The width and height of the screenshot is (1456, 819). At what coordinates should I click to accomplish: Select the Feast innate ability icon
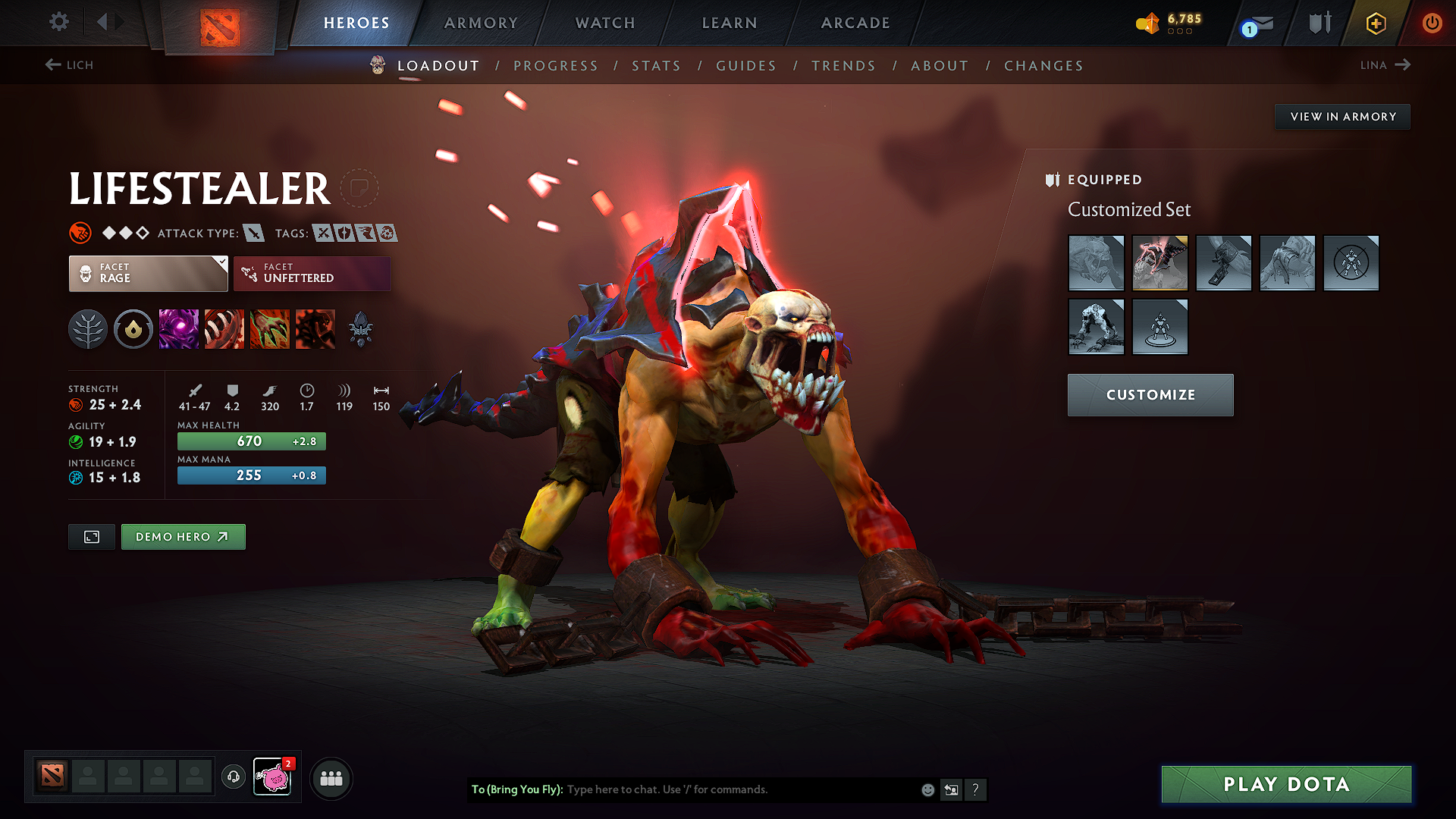[133, 328]
